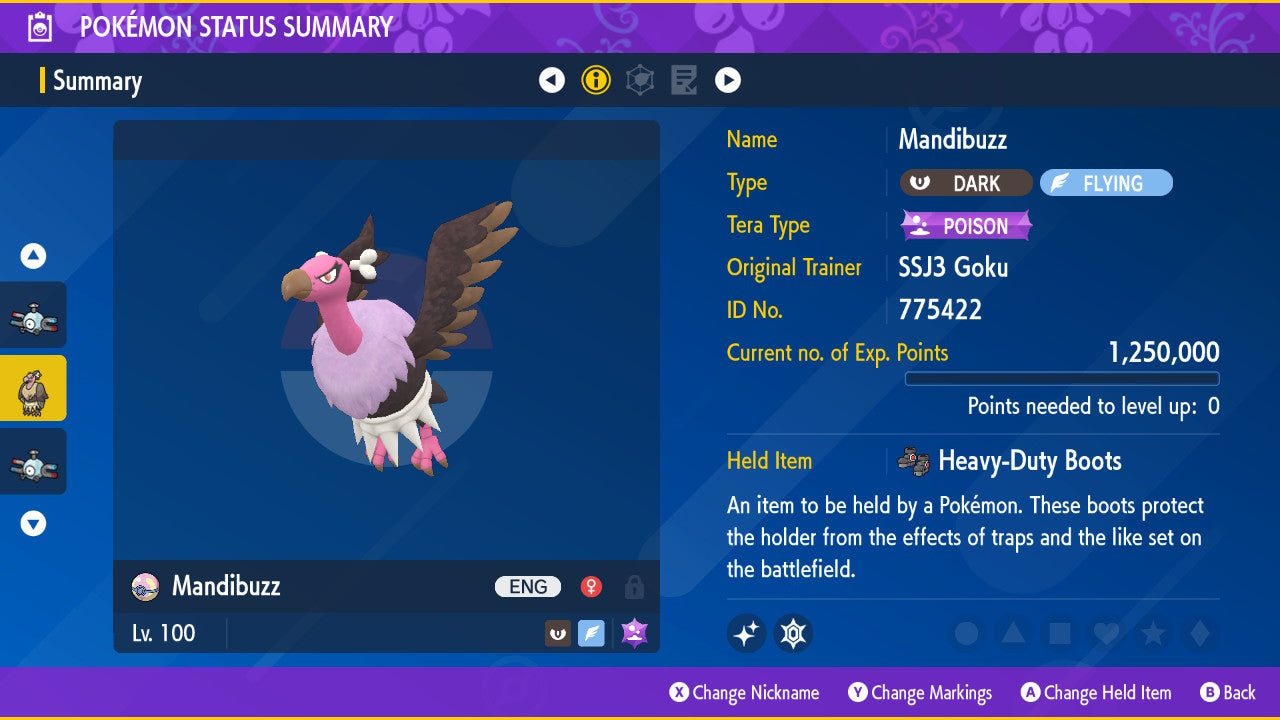
Task: Toggle the square marking
Action: coord(1059,633)
